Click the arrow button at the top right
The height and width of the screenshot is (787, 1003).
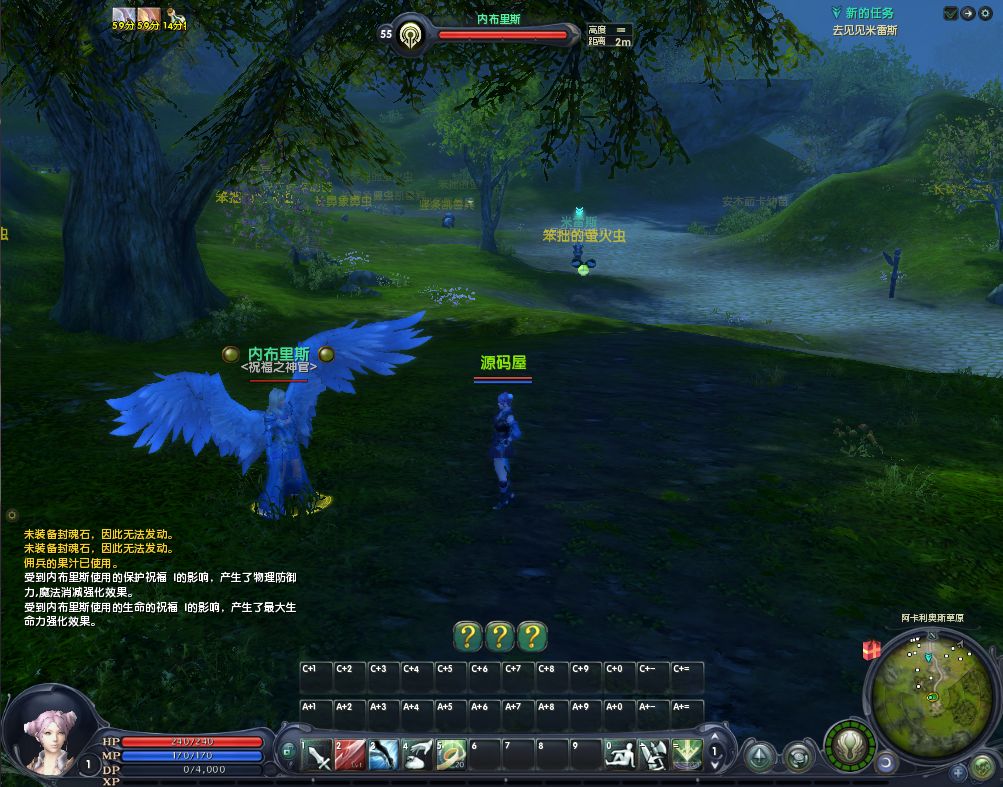(x=967, y=13)
